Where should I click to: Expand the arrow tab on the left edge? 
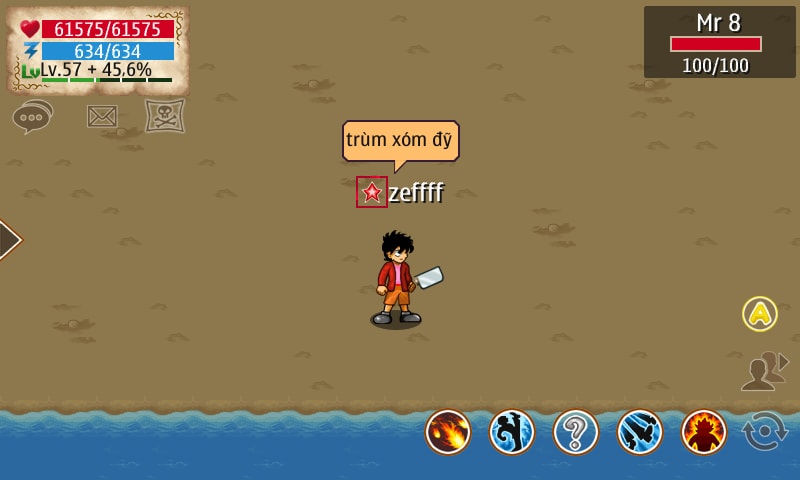pyautogui.click(x=8, y=240)
